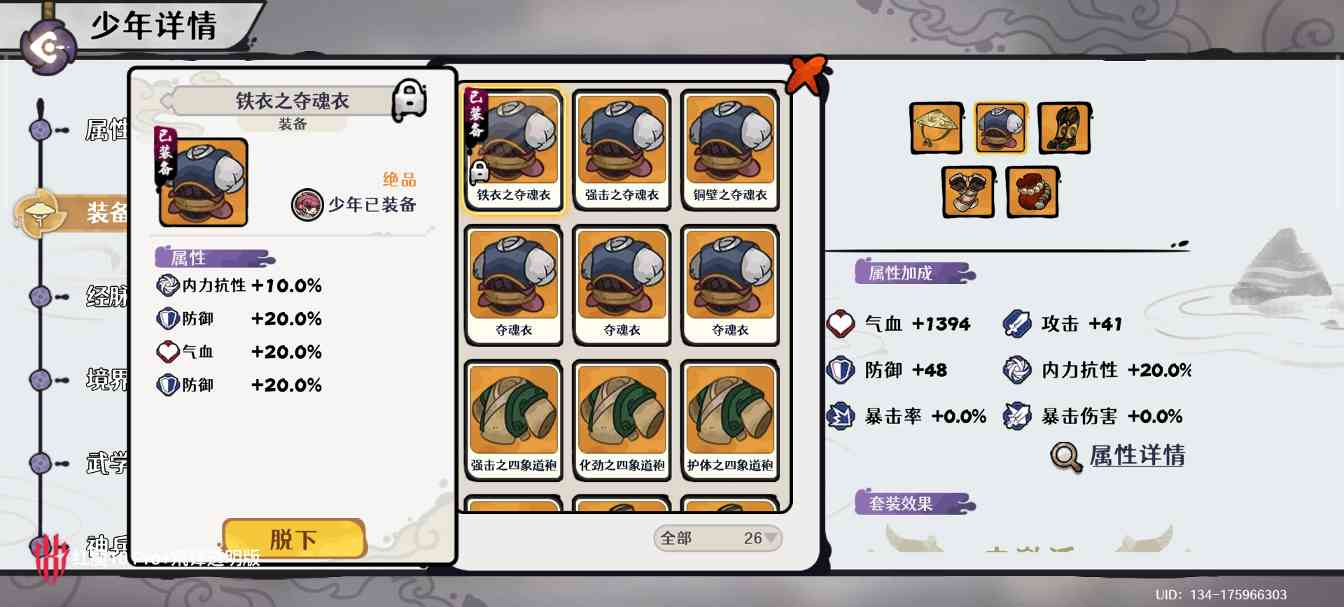The height and width of the screenshot is (607, 1344).
Task: Toggle the lock on 铁衣之夺魂衣
Action: [x=409, y=100]
